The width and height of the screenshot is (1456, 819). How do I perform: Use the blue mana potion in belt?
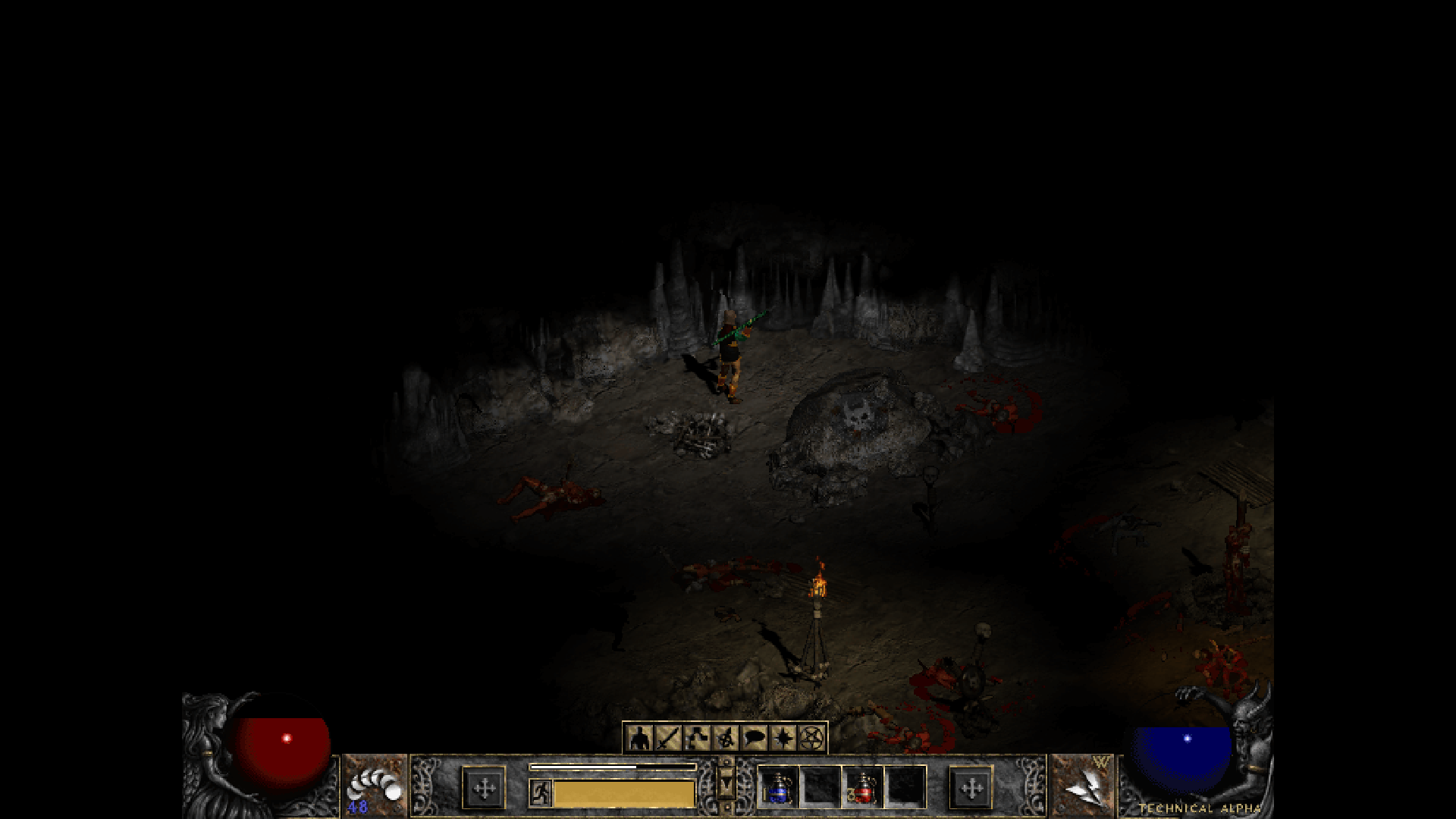[778, 788]
